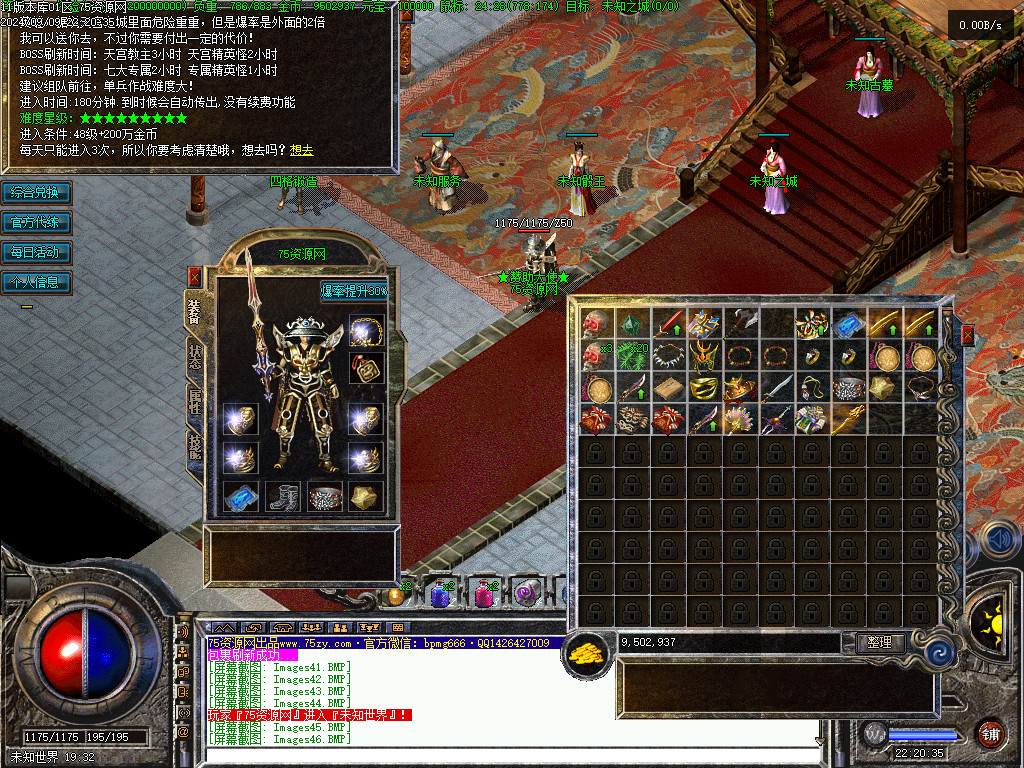Switch to the 技能 skills tab

point(194,444)
